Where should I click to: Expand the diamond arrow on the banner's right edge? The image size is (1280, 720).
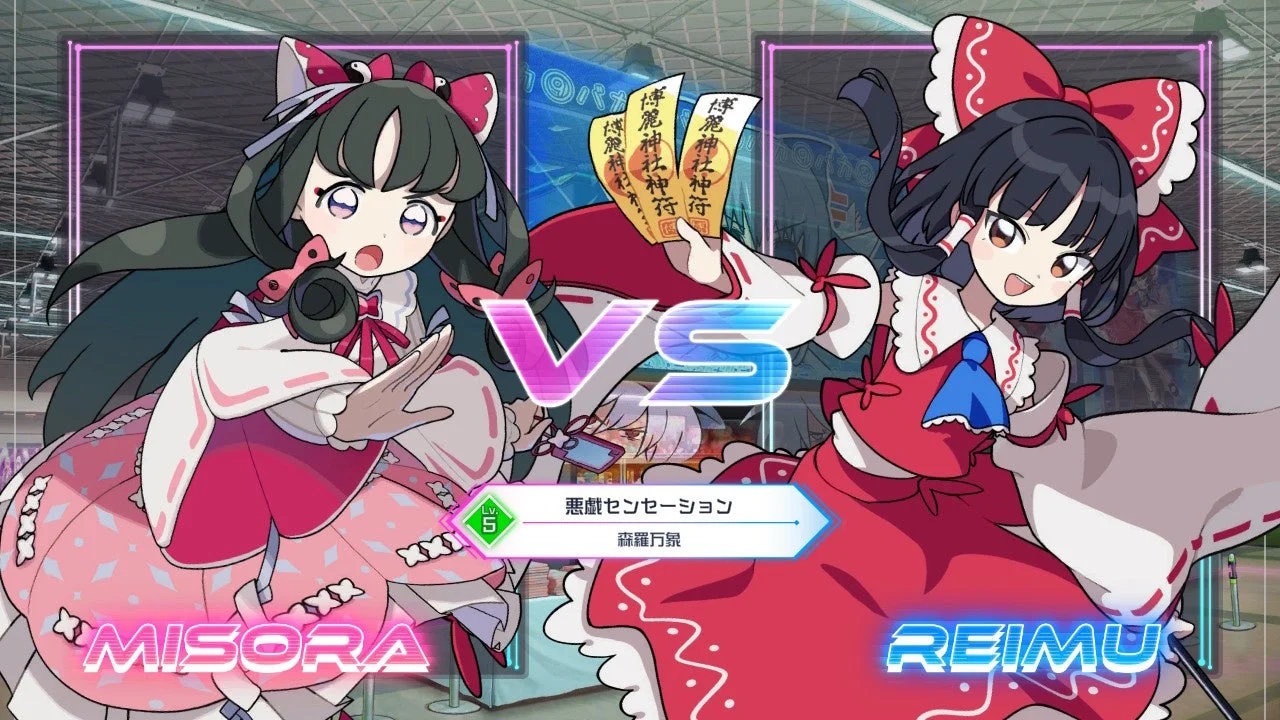(795, 523)
